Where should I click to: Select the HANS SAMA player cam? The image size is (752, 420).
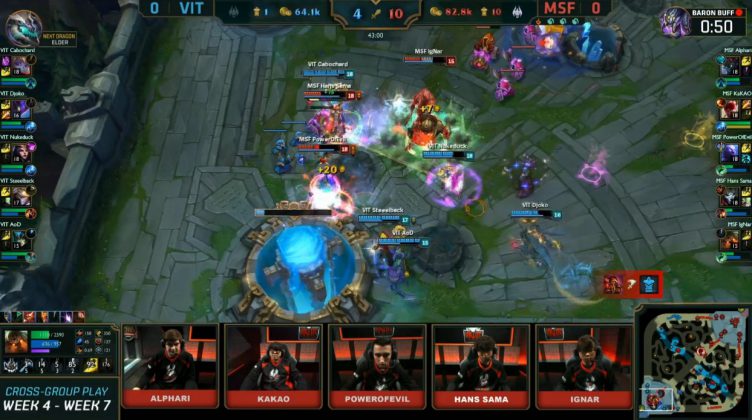481,359
